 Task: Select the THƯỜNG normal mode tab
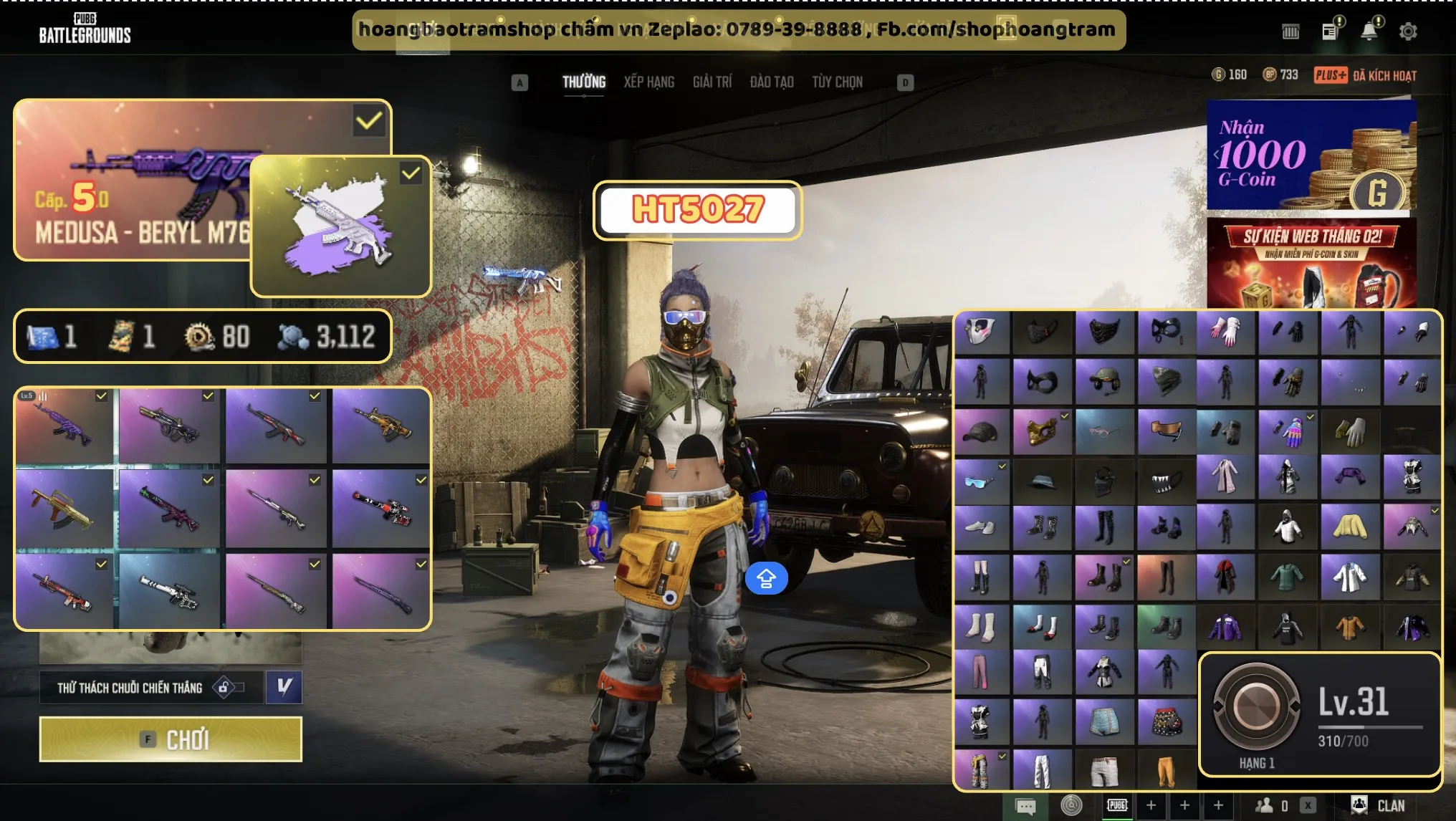[x=583, y=82]
